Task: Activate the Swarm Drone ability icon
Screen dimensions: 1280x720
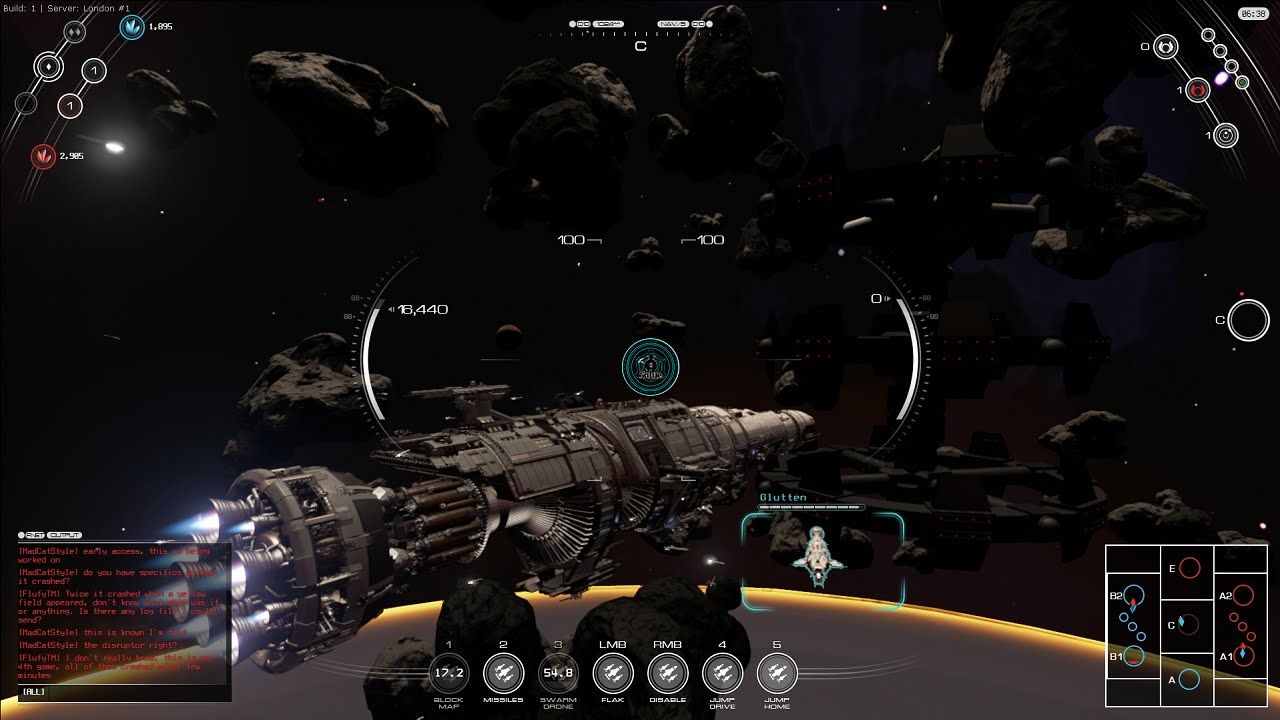Action: click(x=558, y=674)
